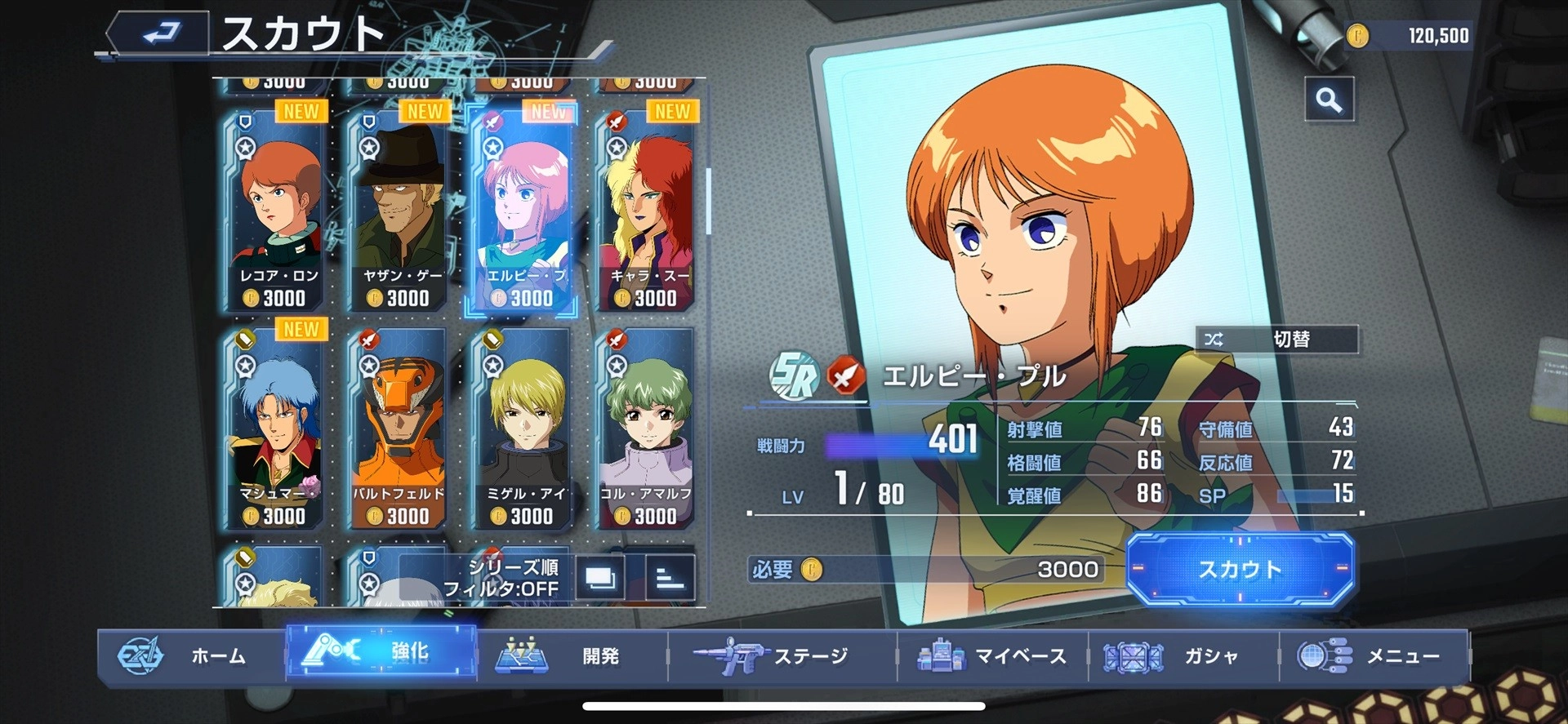Toggle the list sort order icon
1568x724 pixels.
(668, 579)
